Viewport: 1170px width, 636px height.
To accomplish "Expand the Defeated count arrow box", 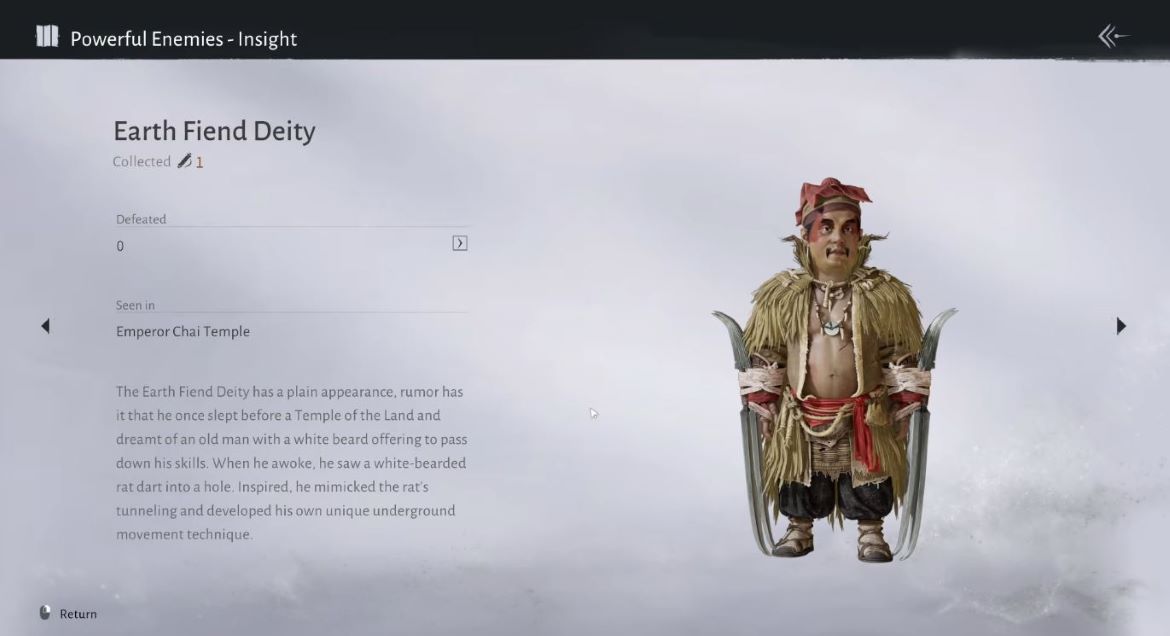I will coord(460,243).
